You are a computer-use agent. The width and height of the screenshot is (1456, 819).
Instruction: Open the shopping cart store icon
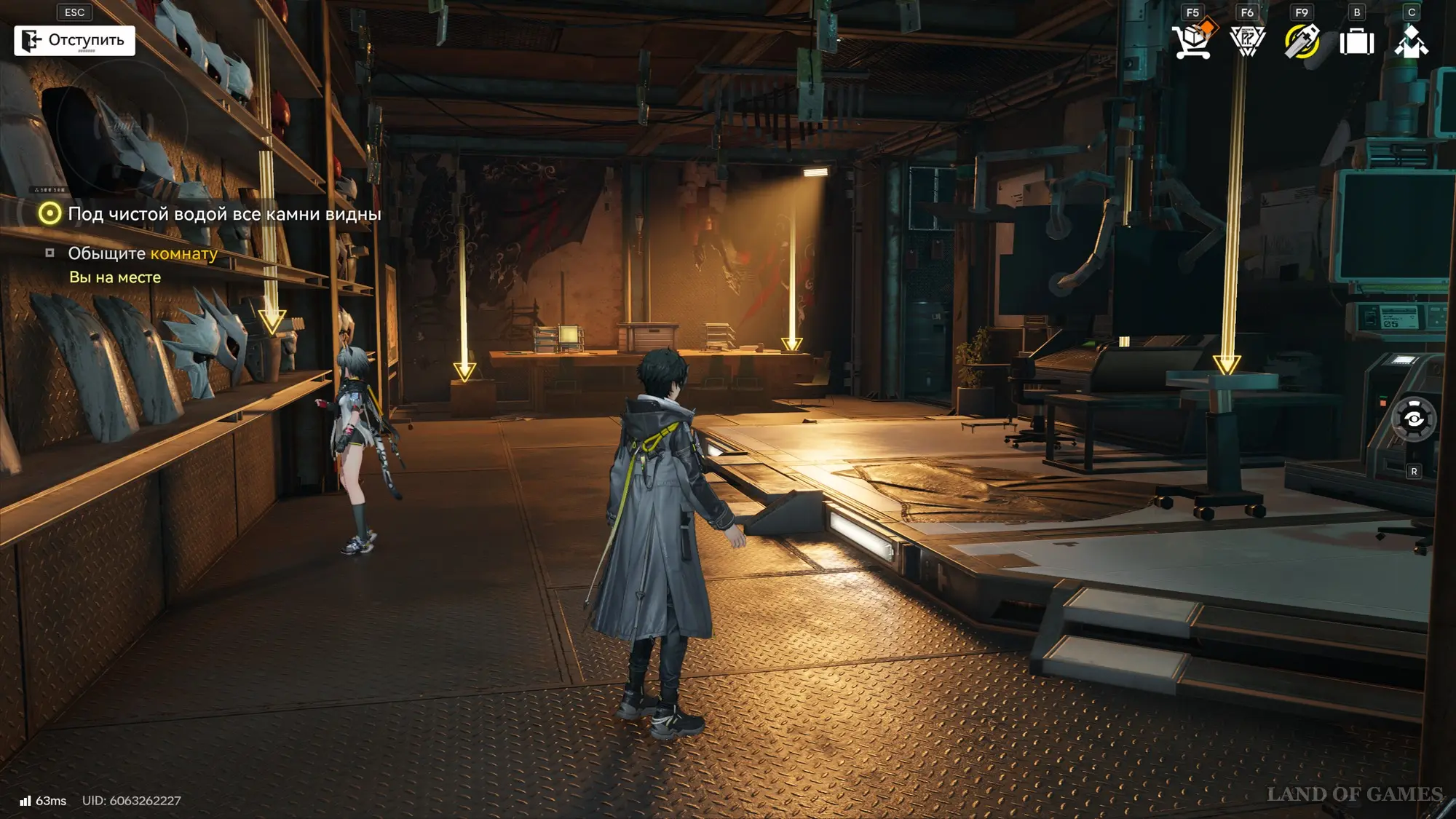(x=1193, y=41)
